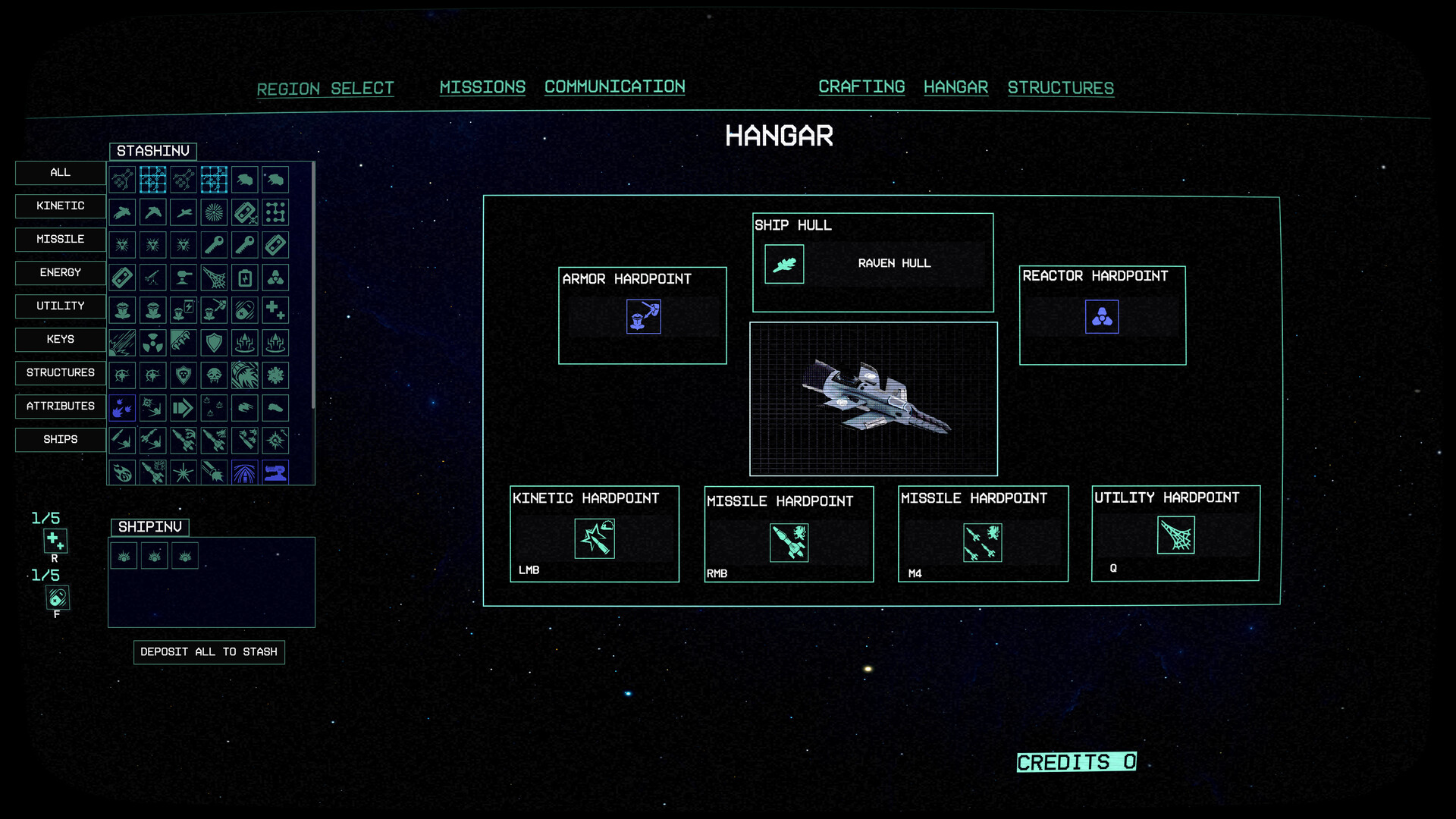Show all items with the All filter

[x=61, y=173]
